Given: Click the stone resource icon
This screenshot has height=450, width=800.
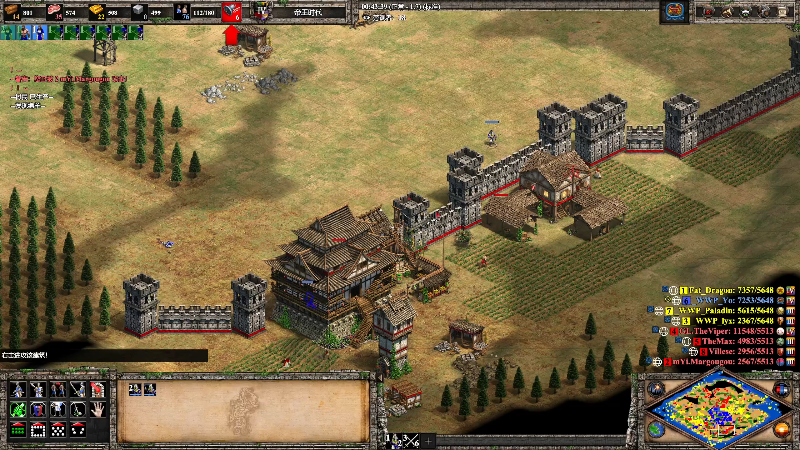Looking at the screenshot, I should coord(138,12).
